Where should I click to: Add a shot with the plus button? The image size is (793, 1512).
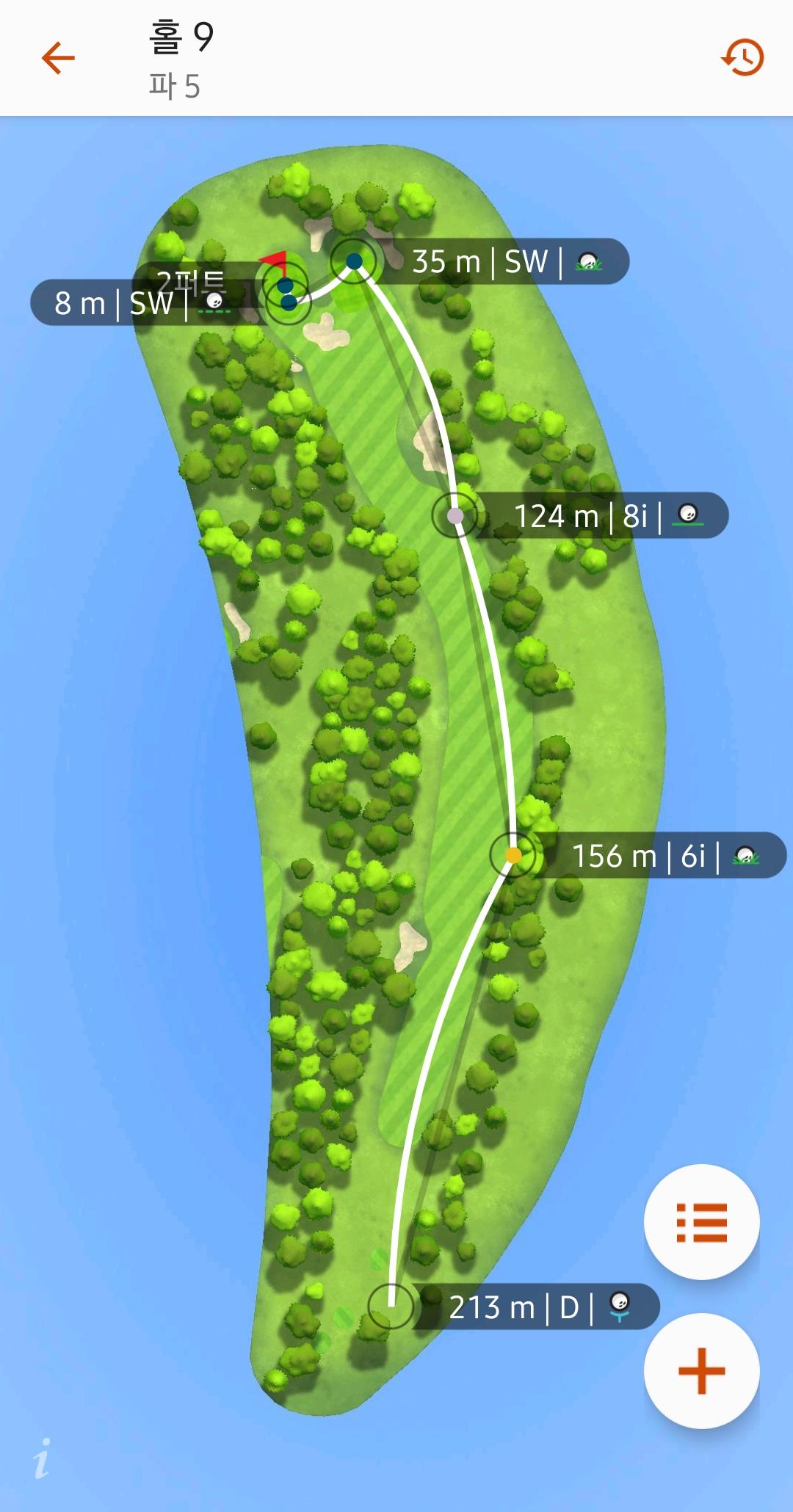(x=701, y=1370)
